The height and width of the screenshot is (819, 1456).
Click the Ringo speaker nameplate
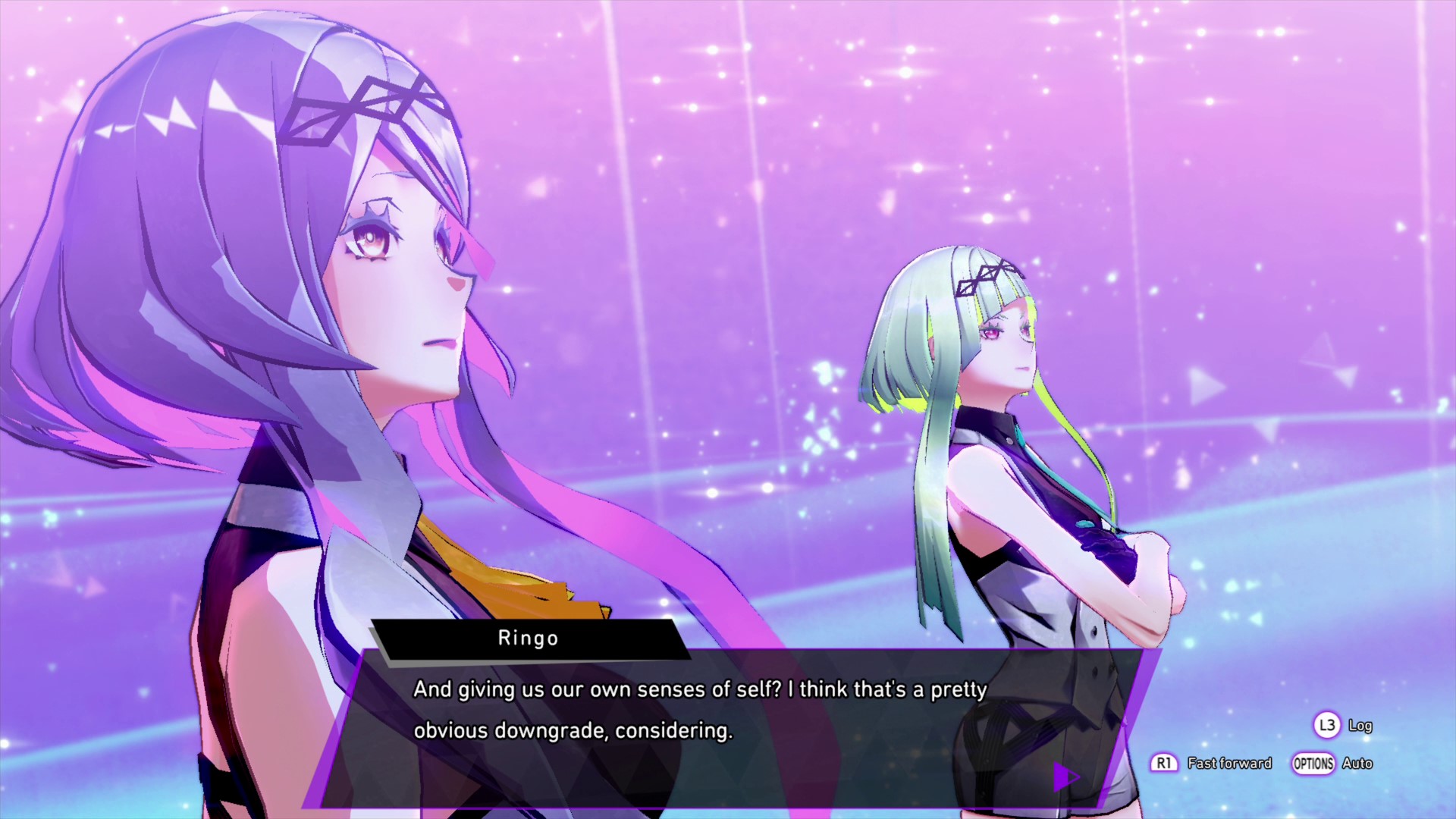point(529,638)
